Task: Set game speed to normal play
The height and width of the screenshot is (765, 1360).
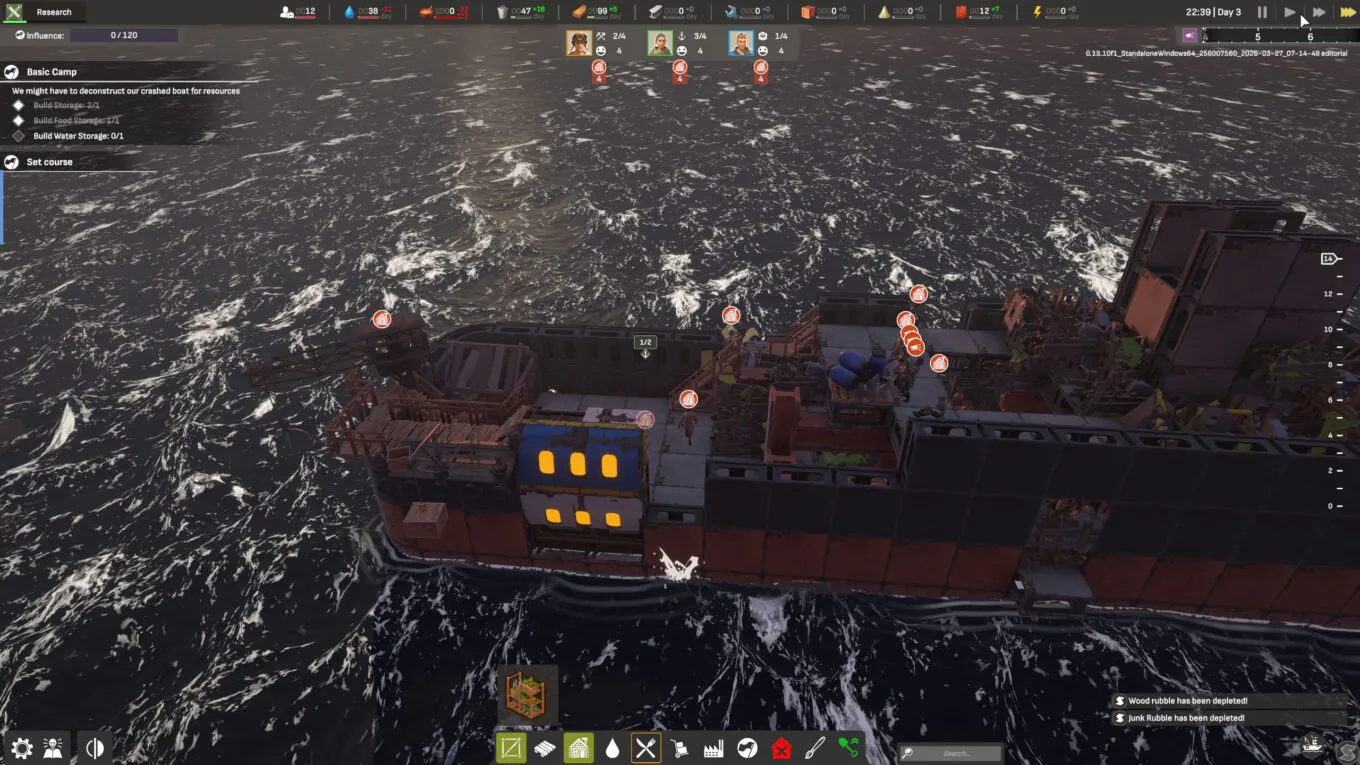Action: pyautogui.click(x=1290, y=12)
